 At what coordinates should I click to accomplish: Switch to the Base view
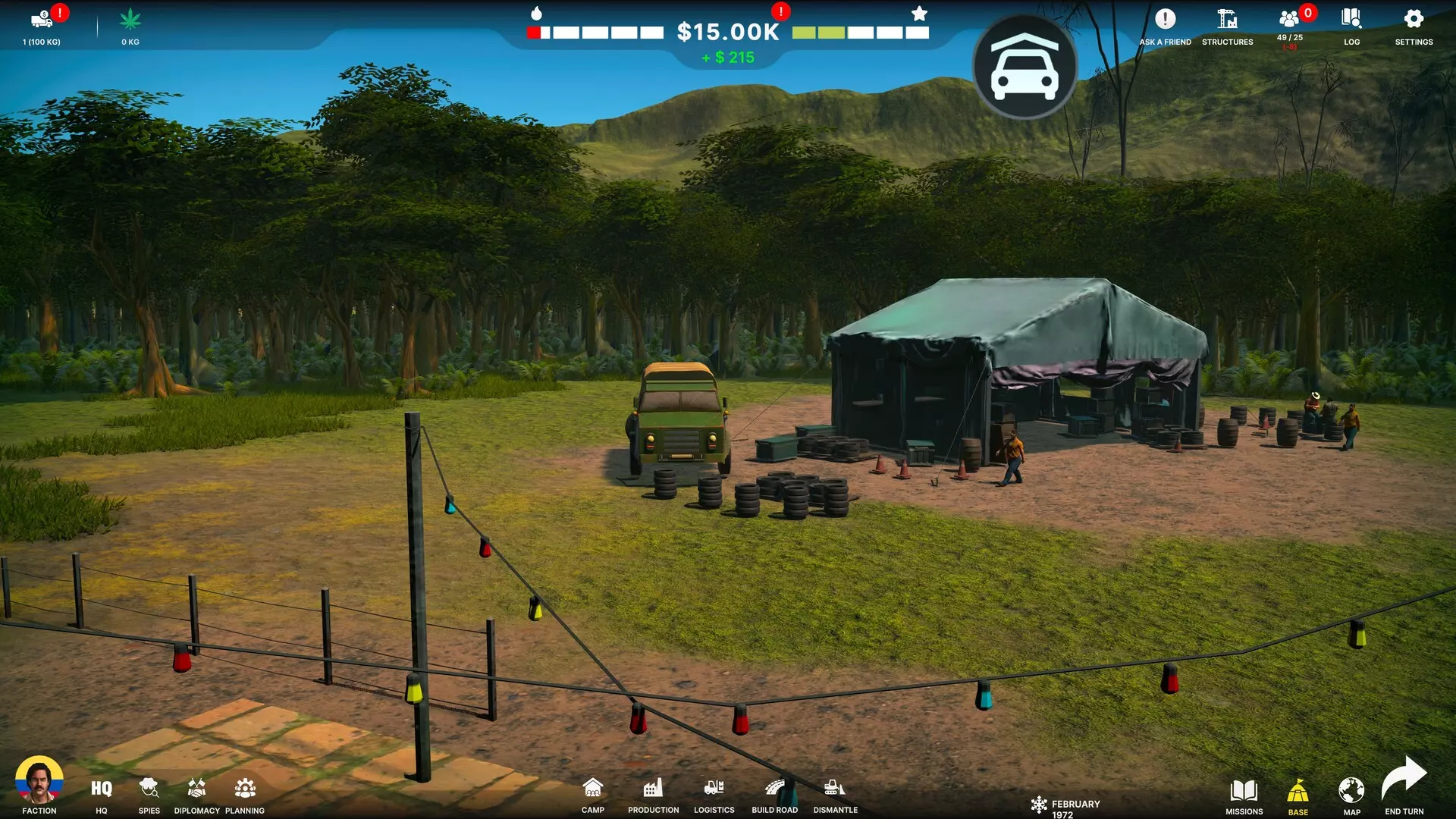click(1298, 792)
